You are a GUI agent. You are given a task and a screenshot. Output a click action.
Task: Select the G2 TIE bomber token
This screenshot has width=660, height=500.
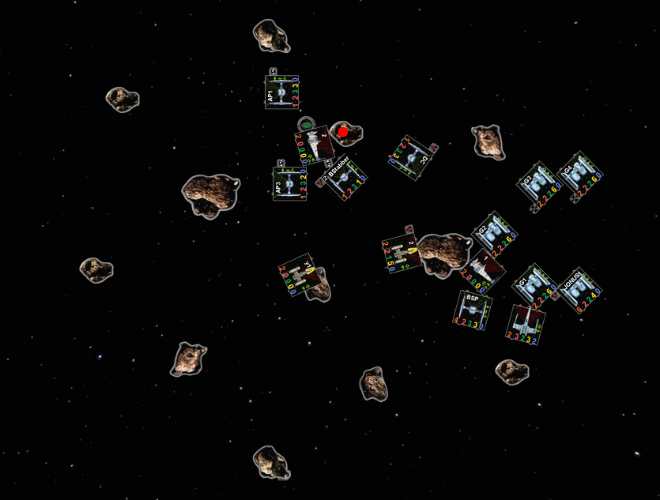point(494,234)
